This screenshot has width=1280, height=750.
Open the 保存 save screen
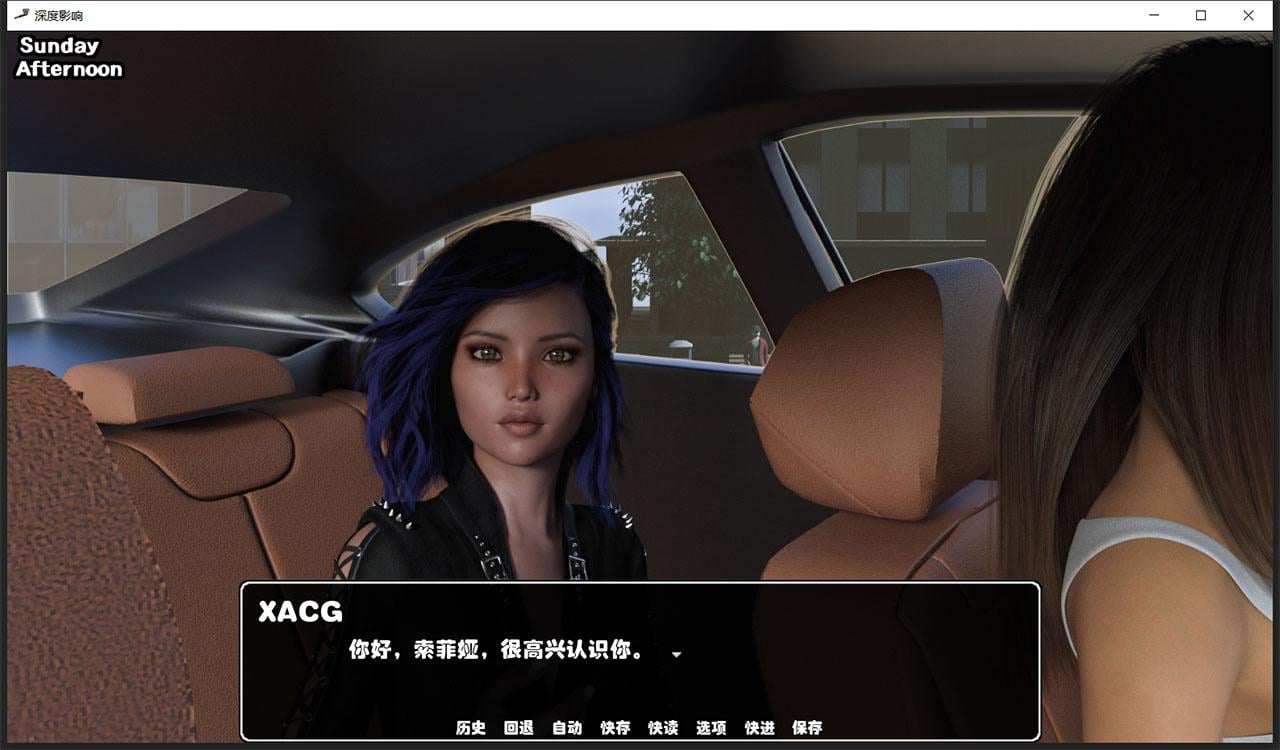tap(809, 728)
